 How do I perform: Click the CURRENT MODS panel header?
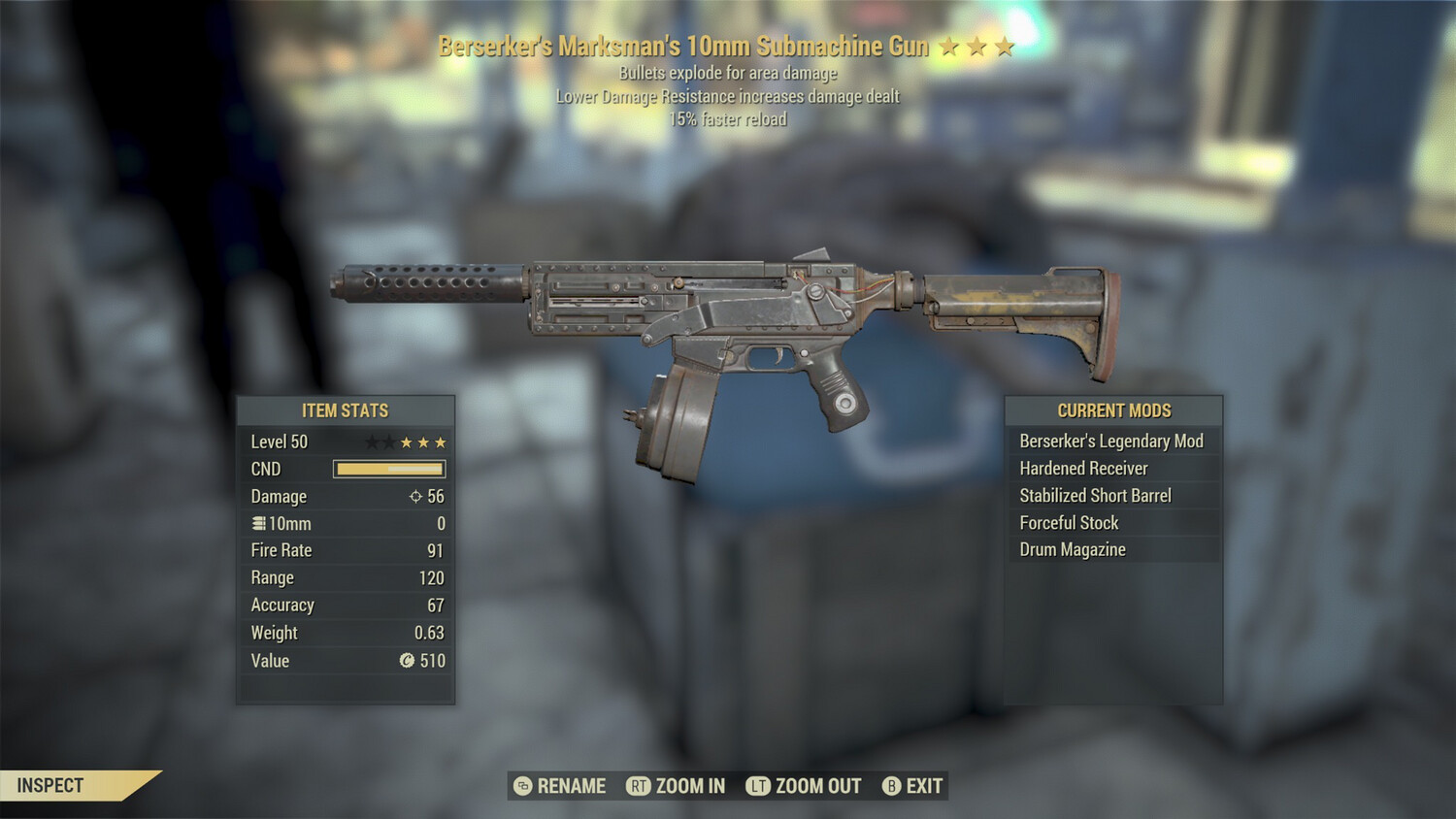point(1112,409)
